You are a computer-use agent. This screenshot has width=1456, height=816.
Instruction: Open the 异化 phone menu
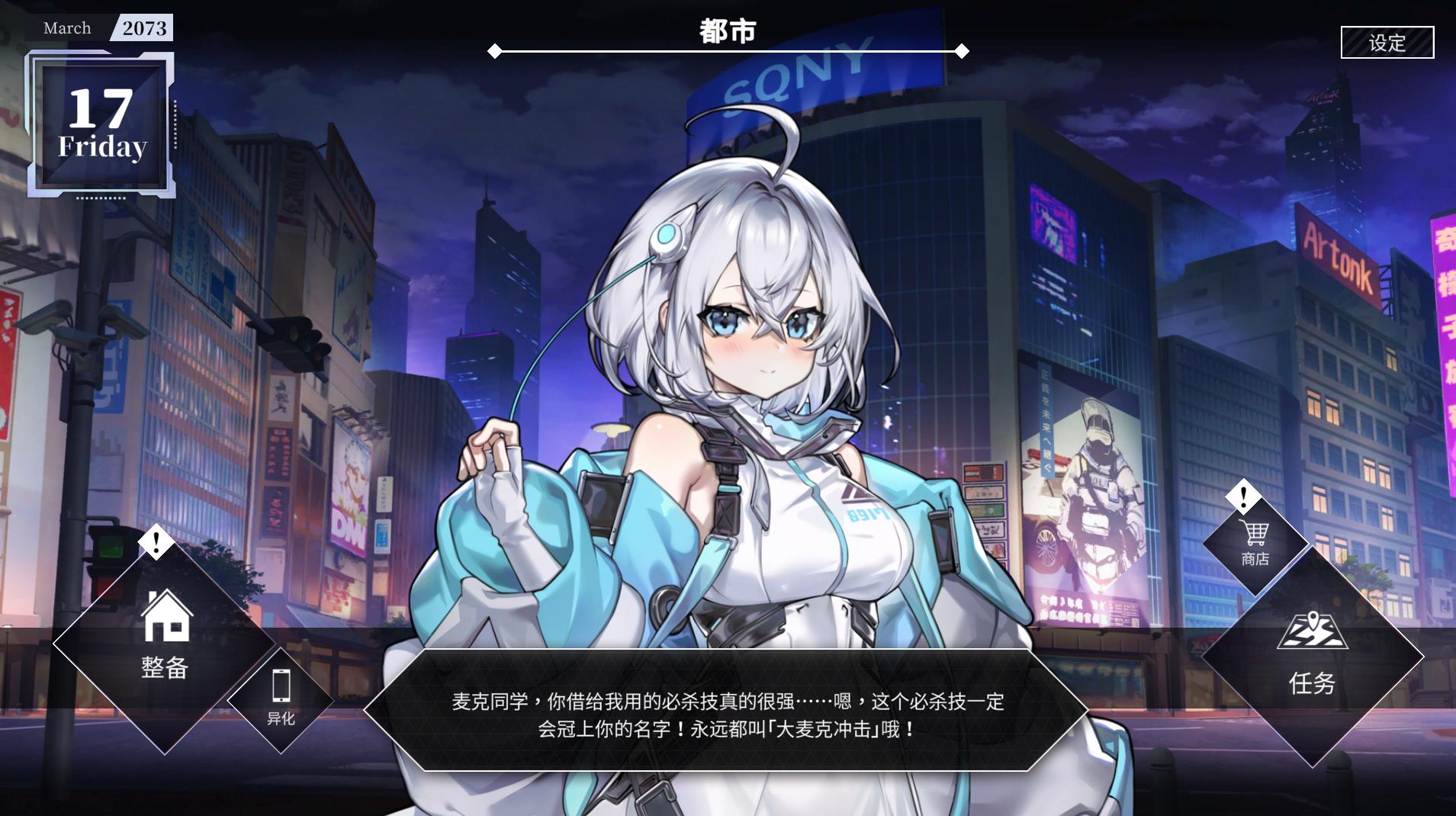pyautogui.click(x=281, y=697)
